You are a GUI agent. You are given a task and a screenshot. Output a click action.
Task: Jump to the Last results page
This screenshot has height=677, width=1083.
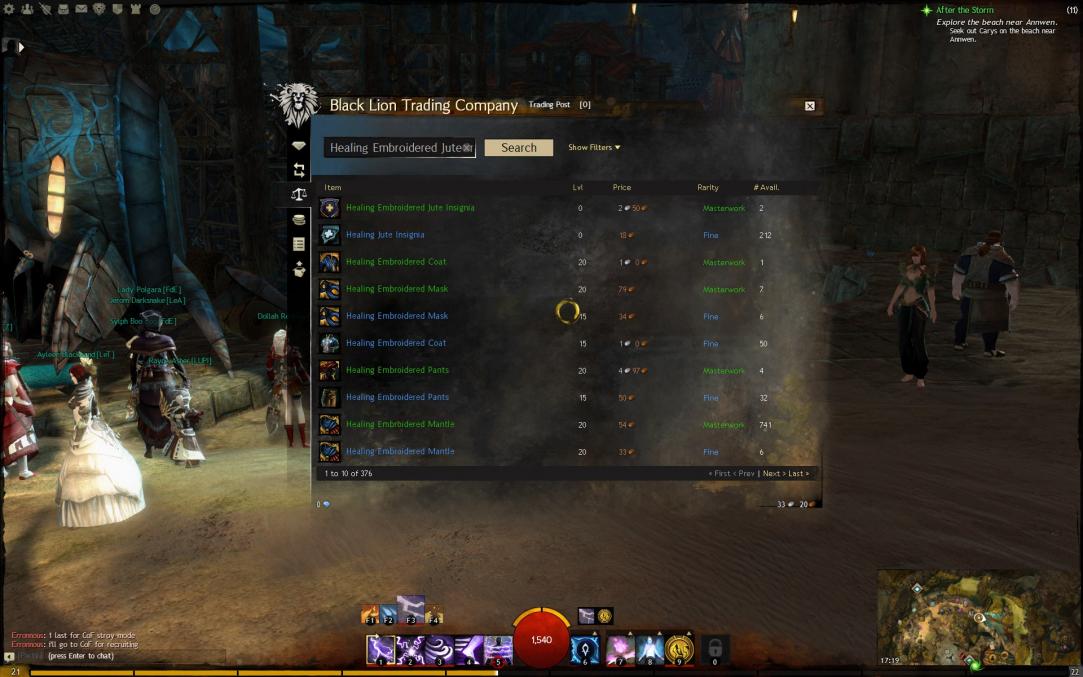pos(798,473)
